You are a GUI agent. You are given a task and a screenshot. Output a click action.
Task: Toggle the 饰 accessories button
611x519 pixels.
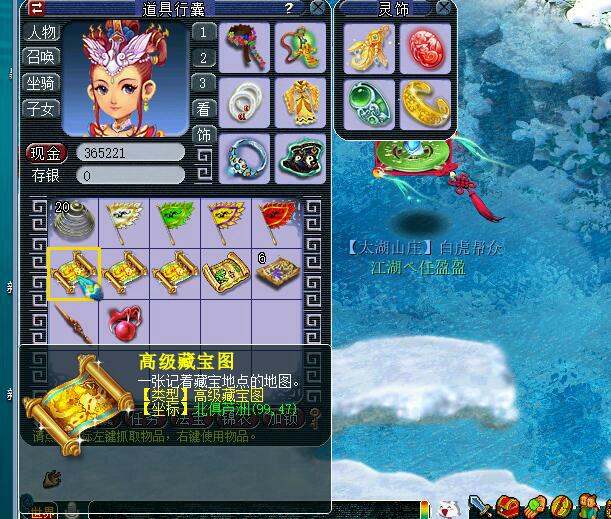pos(203,135)
